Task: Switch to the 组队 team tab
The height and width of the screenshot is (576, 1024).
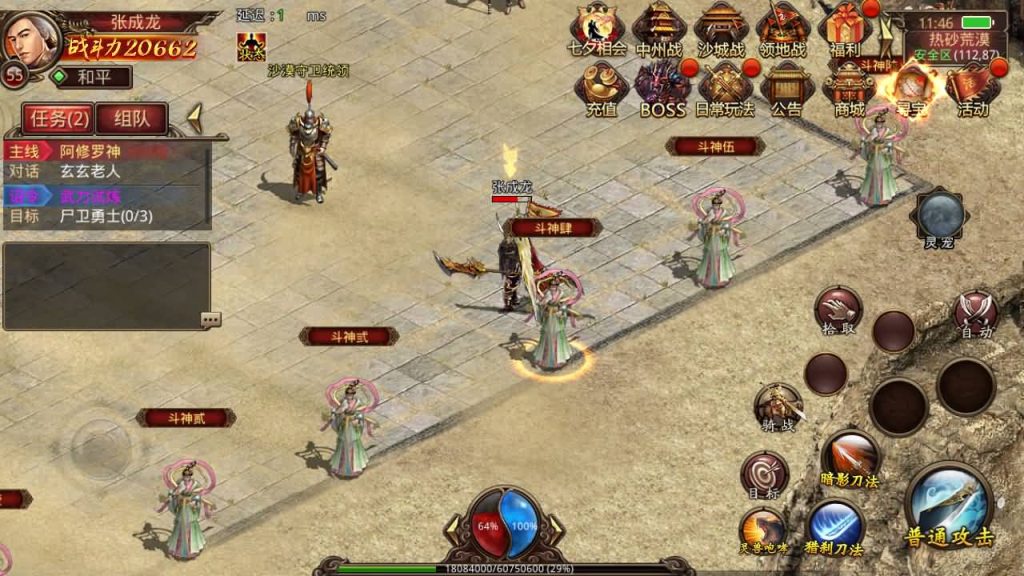Action: pyautogui.click(x=131, y=119)
